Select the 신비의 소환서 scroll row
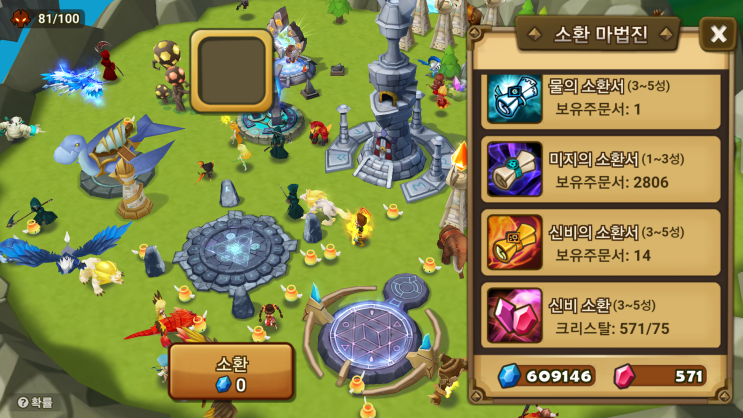 click(602, 242)
